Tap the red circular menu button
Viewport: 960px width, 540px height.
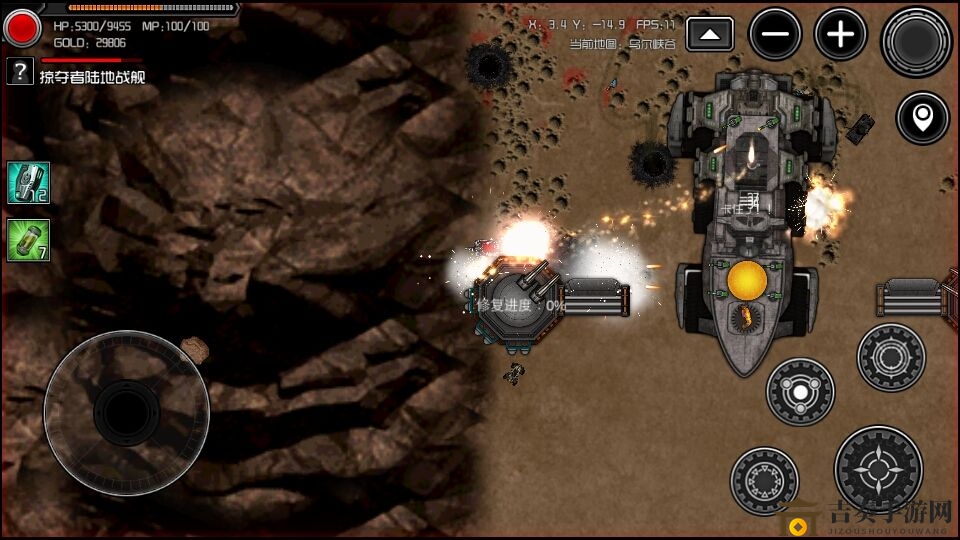point(20,27)
